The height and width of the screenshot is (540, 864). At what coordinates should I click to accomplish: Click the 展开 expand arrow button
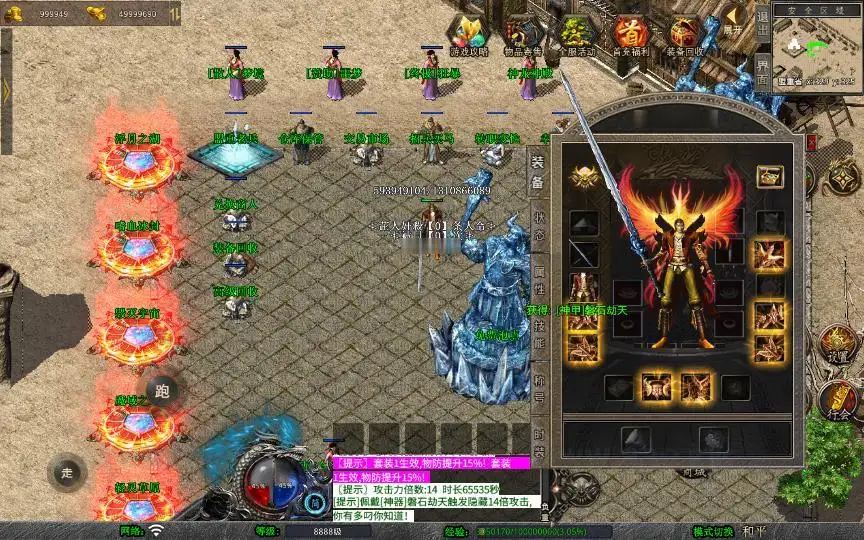coord(733,20)
